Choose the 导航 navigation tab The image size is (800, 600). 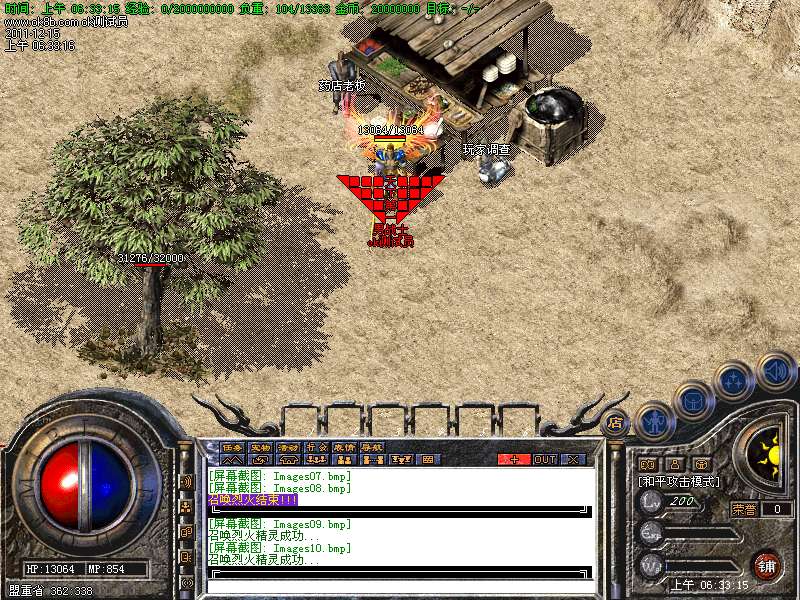tap(372, 447)
